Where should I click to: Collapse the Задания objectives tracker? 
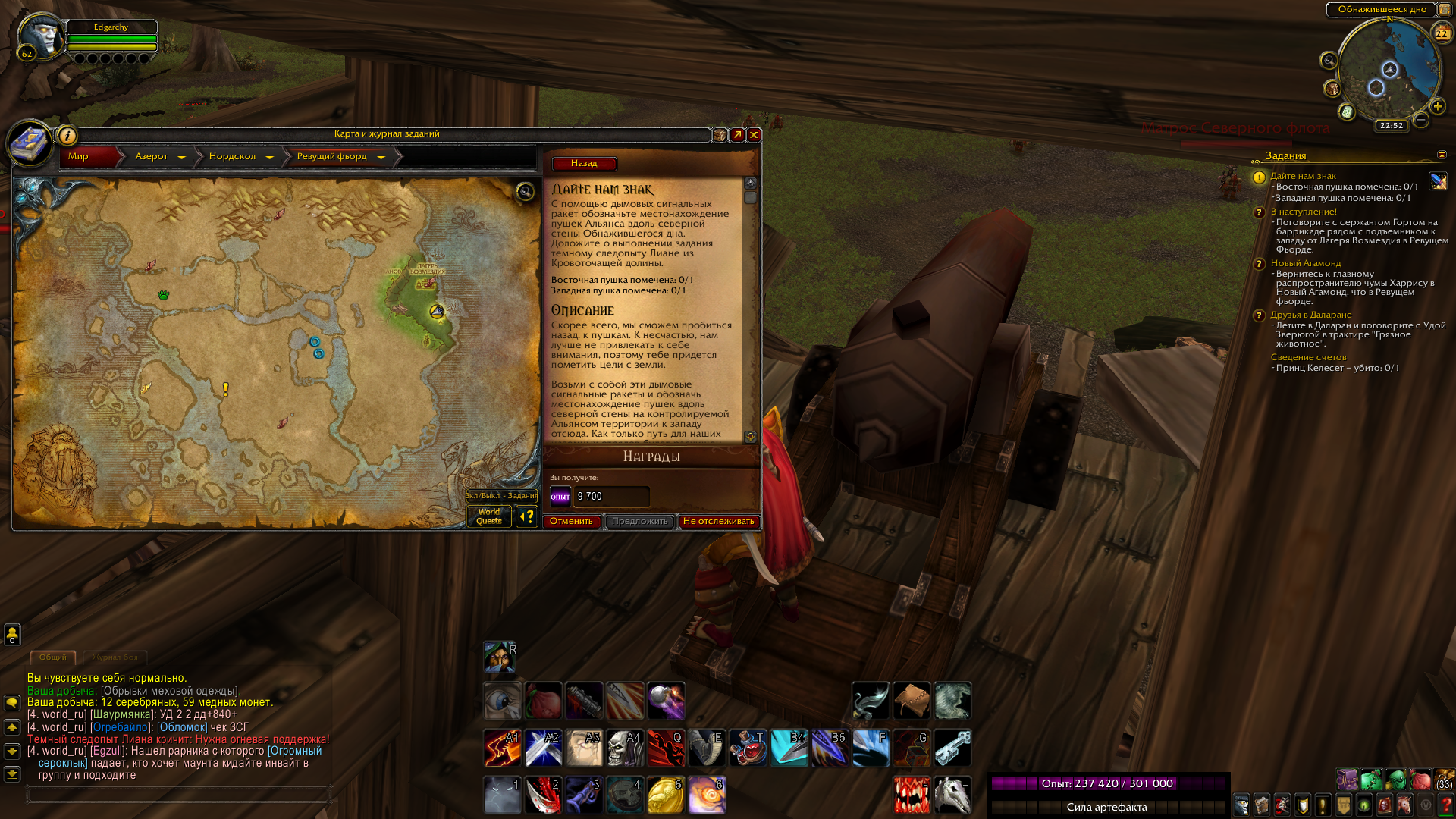(1442, 155)
